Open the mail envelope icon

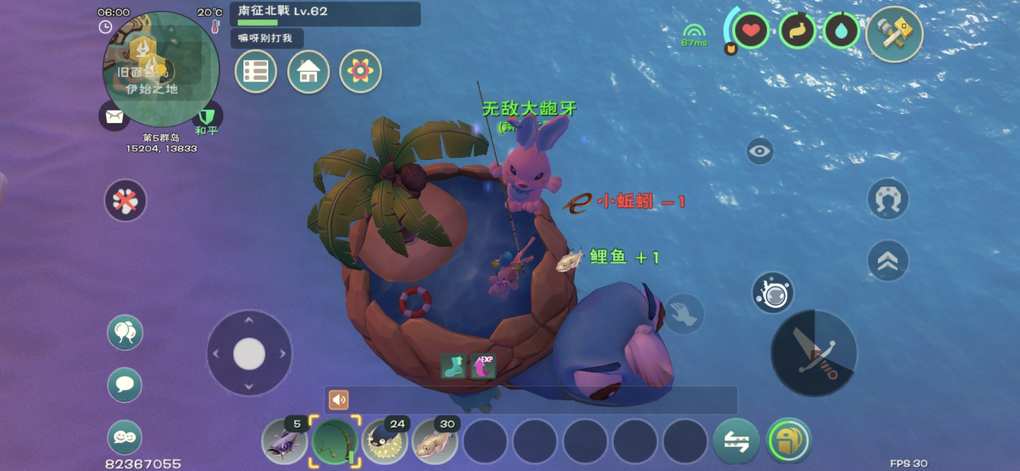point(115,117)
